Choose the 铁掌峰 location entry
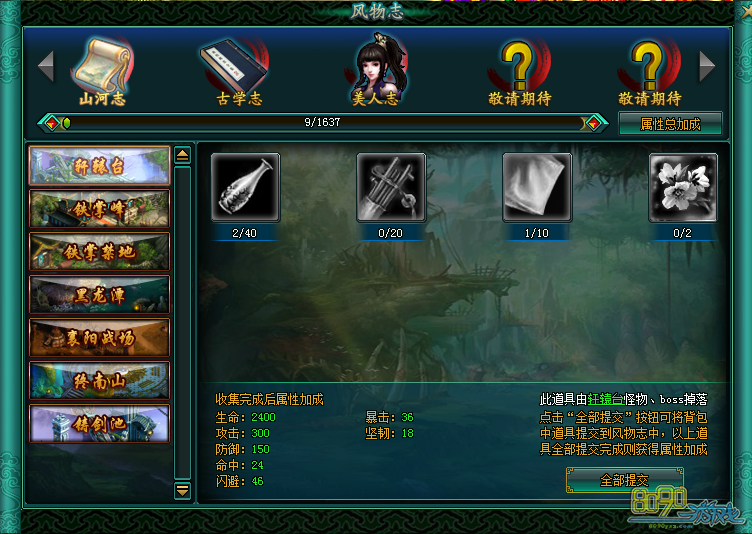Image resolution: width=752 pixels, height=534 pixels. 100,209
